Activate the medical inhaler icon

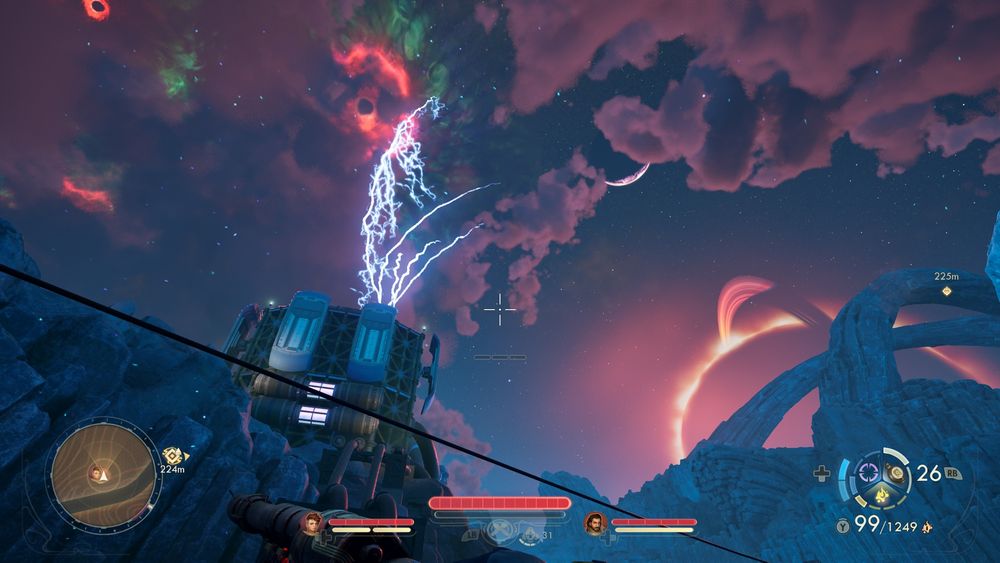click(x=822, y=474)
